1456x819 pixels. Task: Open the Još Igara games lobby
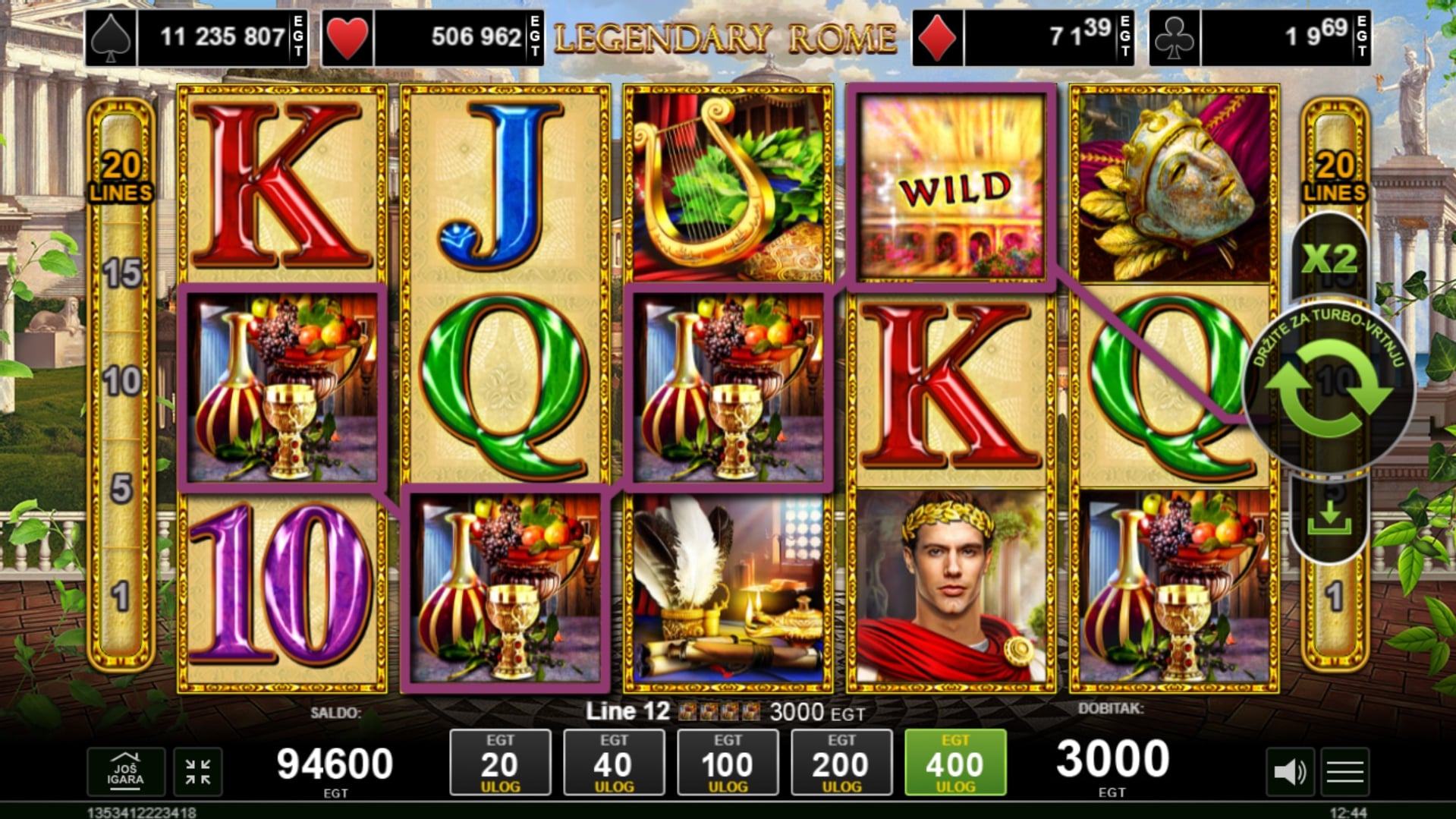(x=125, y=772)
